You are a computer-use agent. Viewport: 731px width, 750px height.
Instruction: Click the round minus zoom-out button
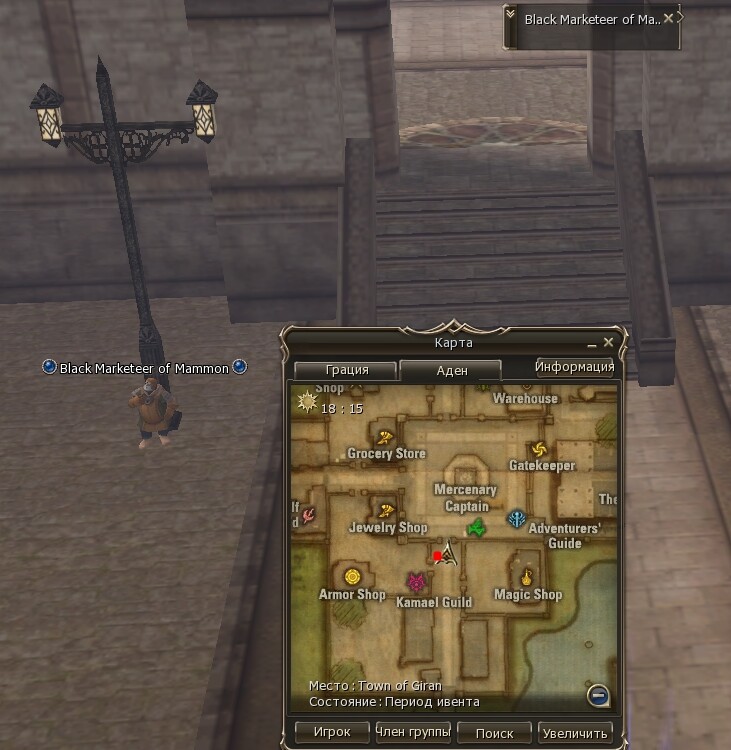tap(598, 694)
